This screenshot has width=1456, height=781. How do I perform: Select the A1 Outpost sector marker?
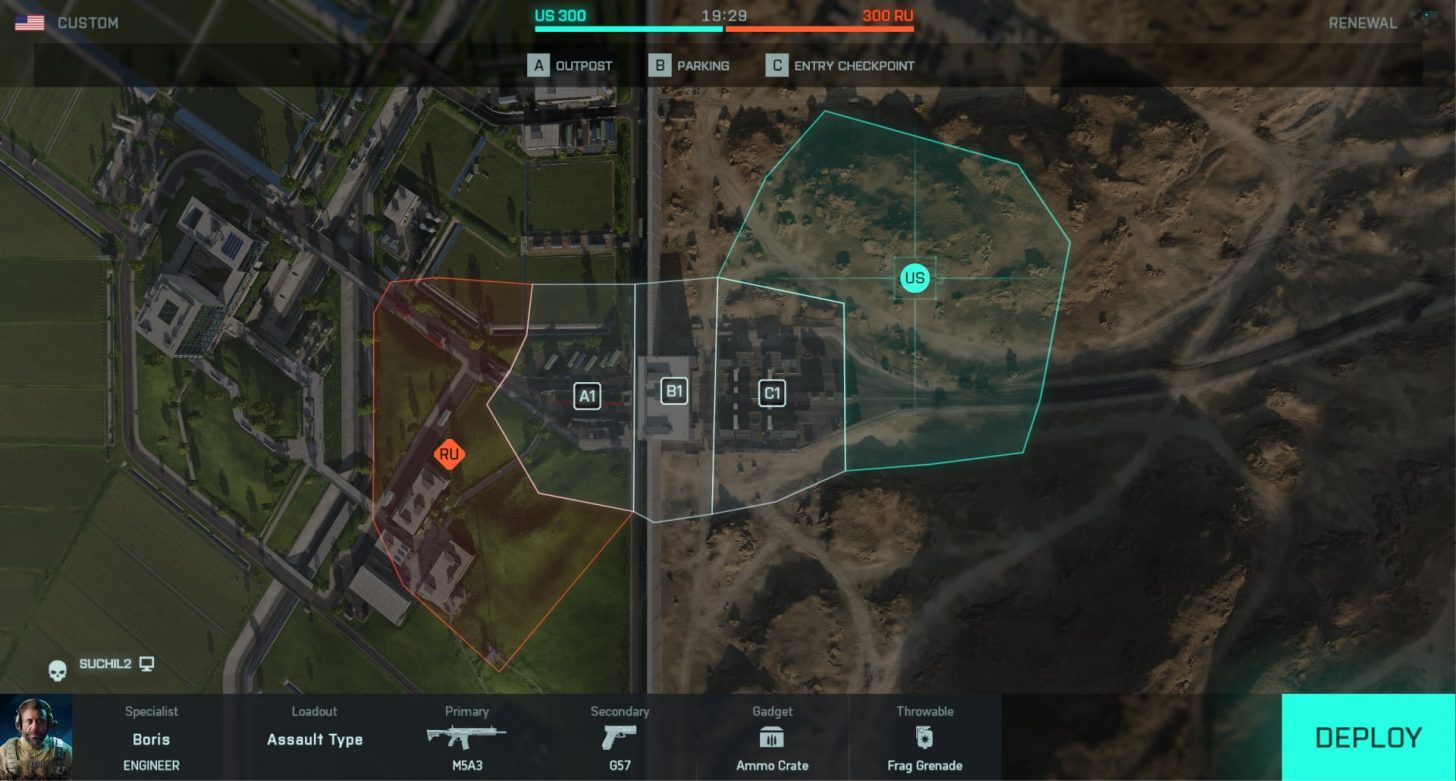pos(587,396)
